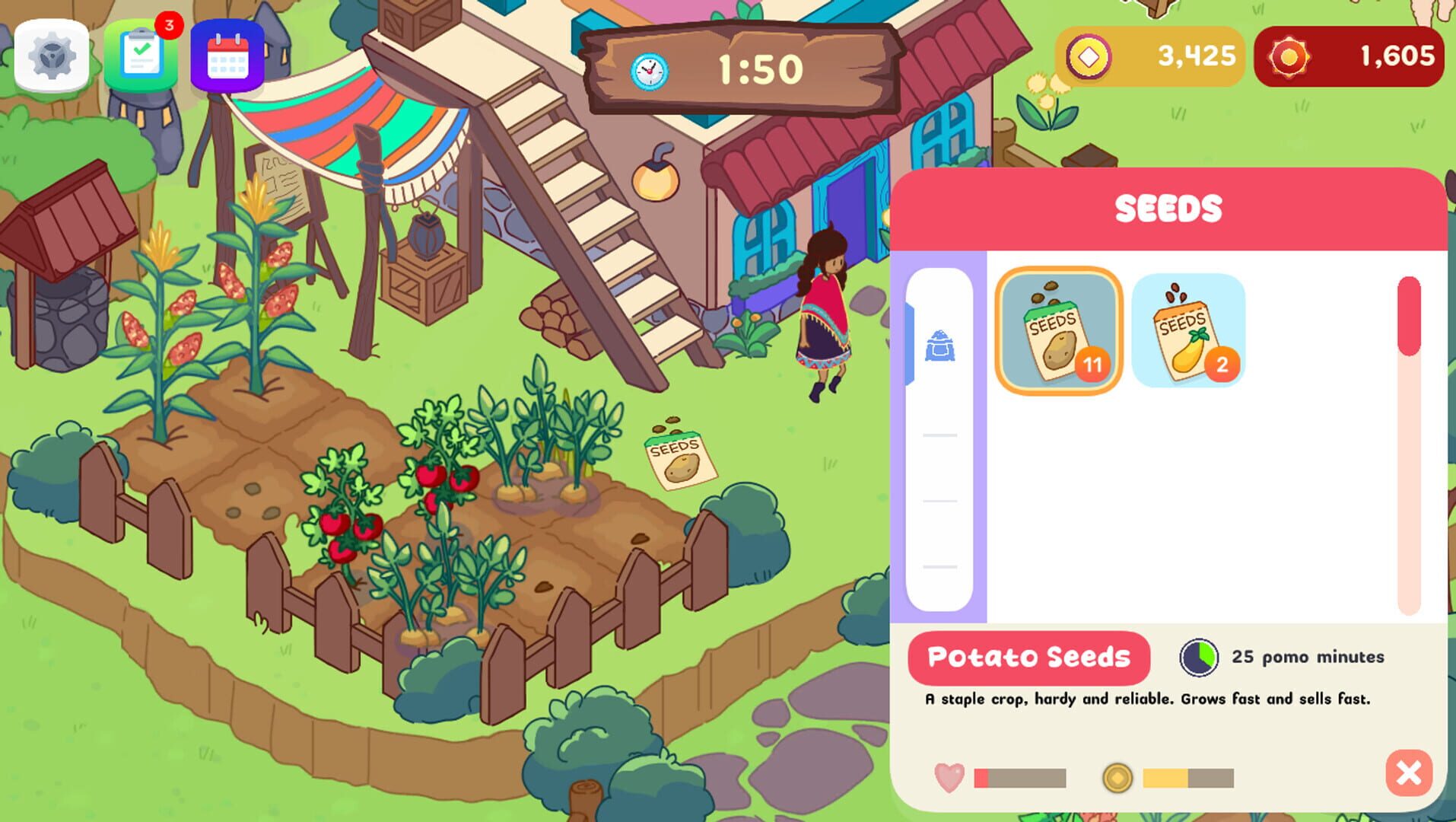Select the second empty category slot in sidebar
This screenshot has width=1456, height=822.
coord(941,436)
